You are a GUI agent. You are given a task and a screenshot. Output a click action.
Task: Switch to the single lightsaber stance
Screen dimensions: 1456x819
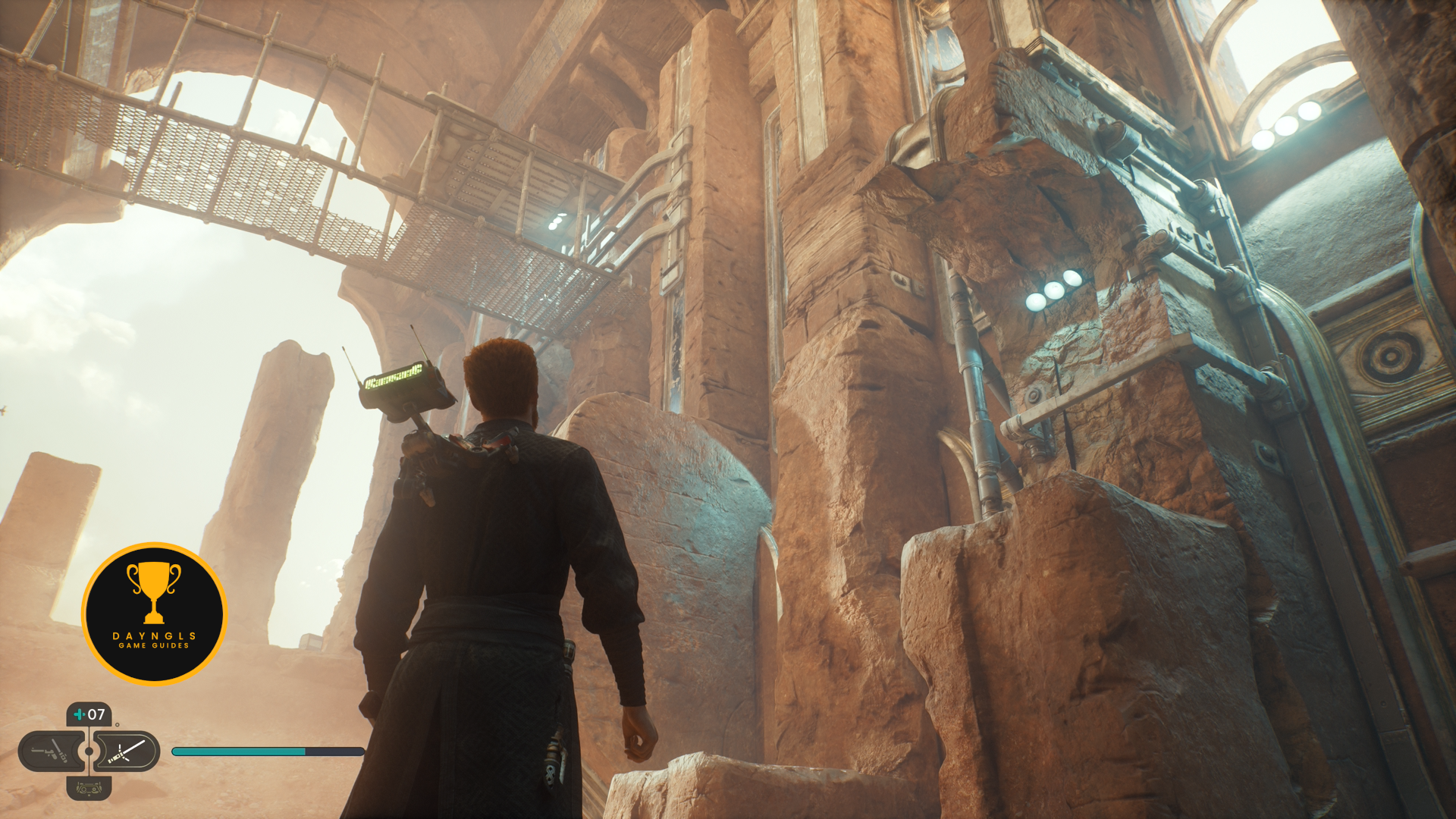[x=127, y=752]
